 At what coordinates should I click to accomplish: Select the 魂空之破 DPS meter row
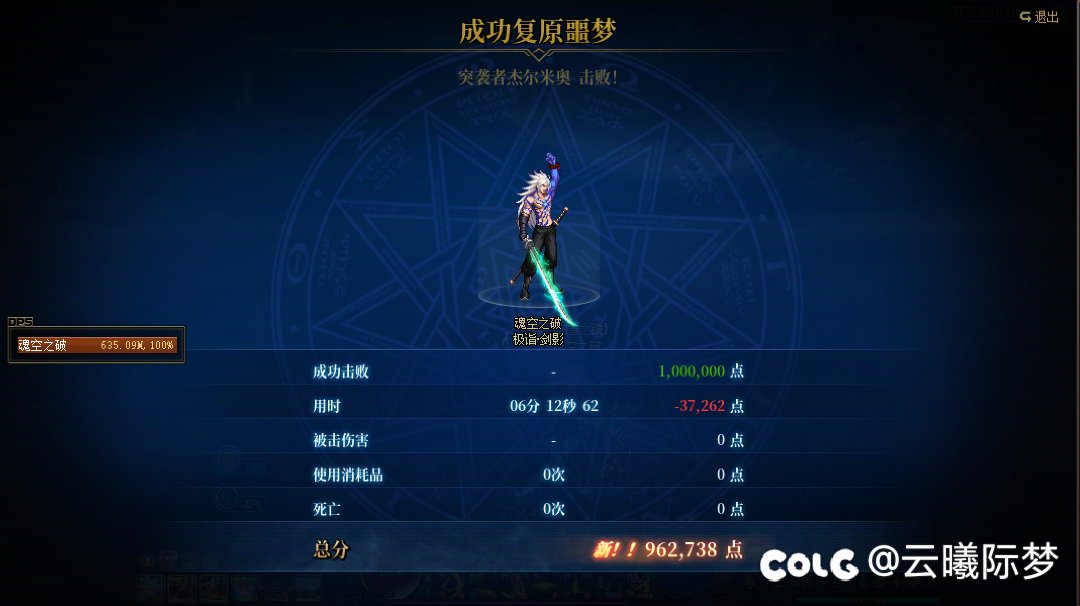[96, 345]
